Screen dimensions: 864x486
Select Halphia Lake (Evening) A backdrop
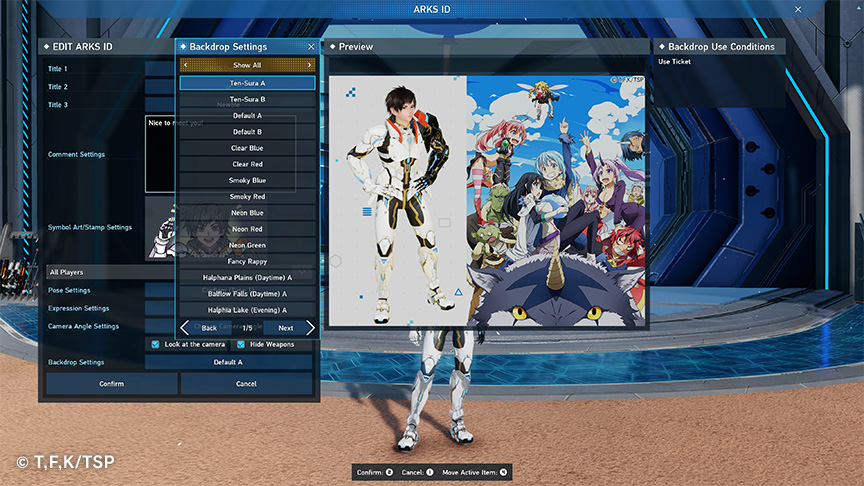(247, 310)
